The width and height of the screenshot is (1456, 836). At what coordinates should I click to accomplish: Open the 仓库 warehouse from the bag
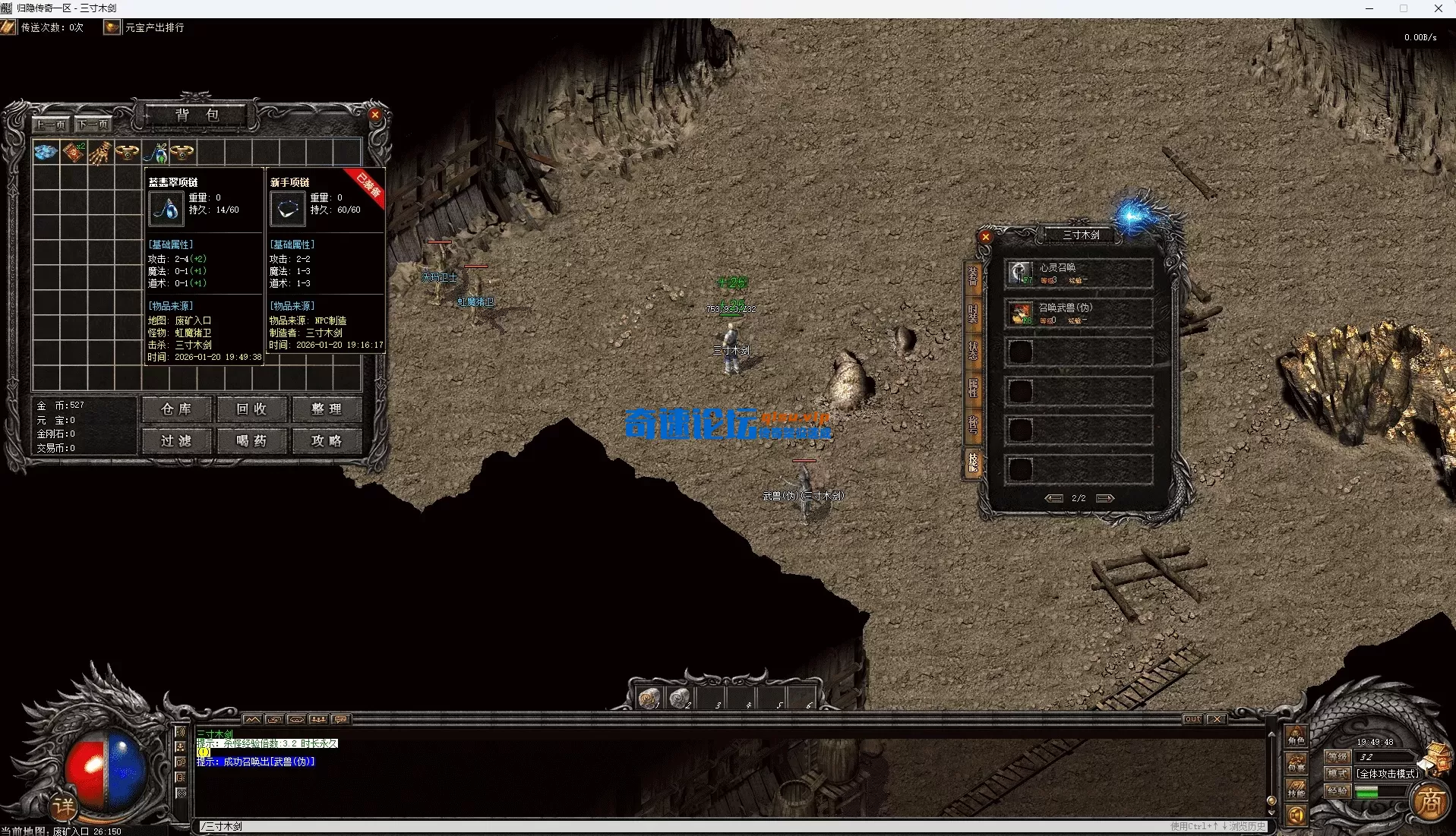coord(176,409)
